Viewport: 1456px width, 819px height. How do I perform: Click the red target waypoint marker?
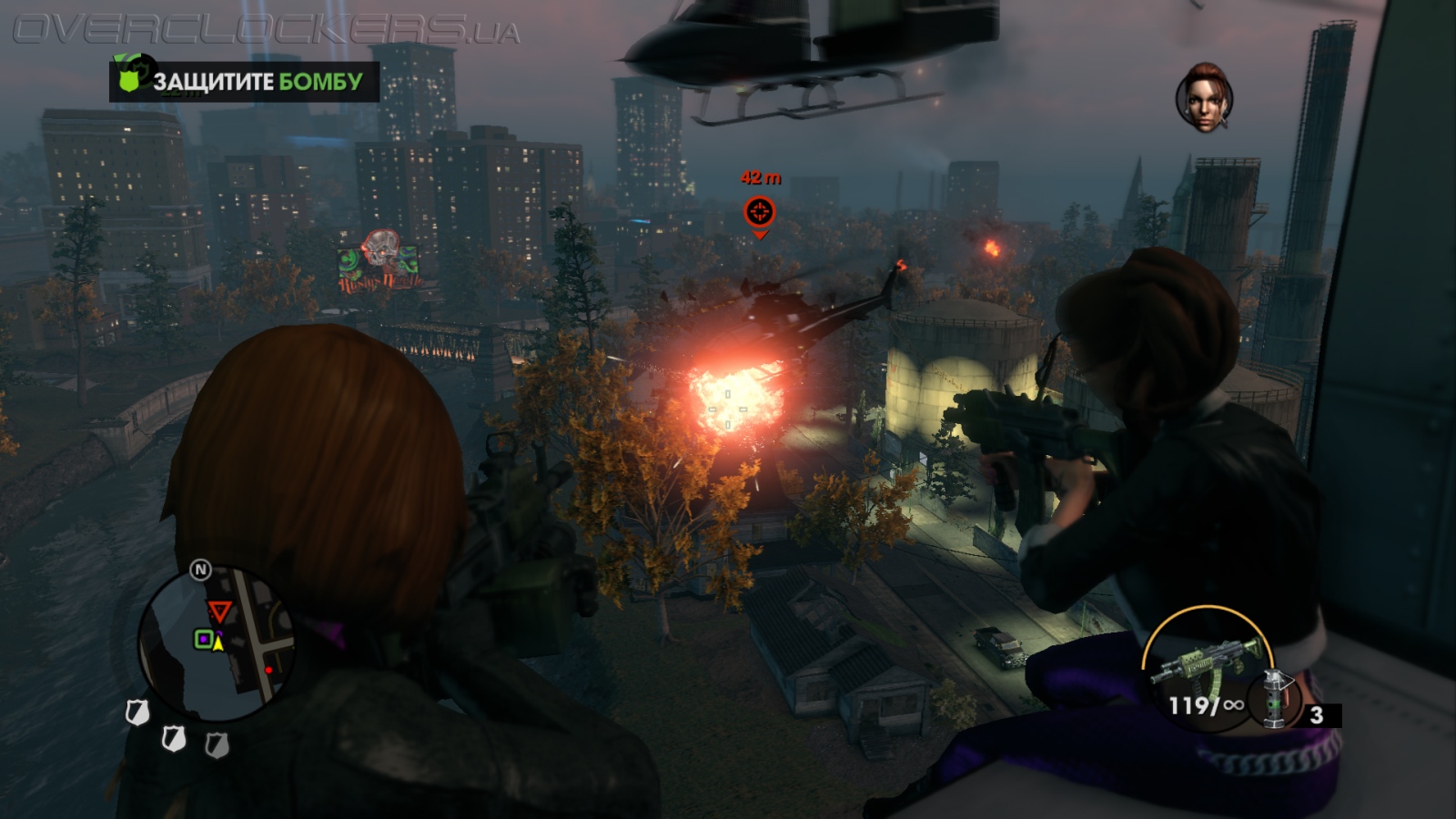[x=759, y=212]
